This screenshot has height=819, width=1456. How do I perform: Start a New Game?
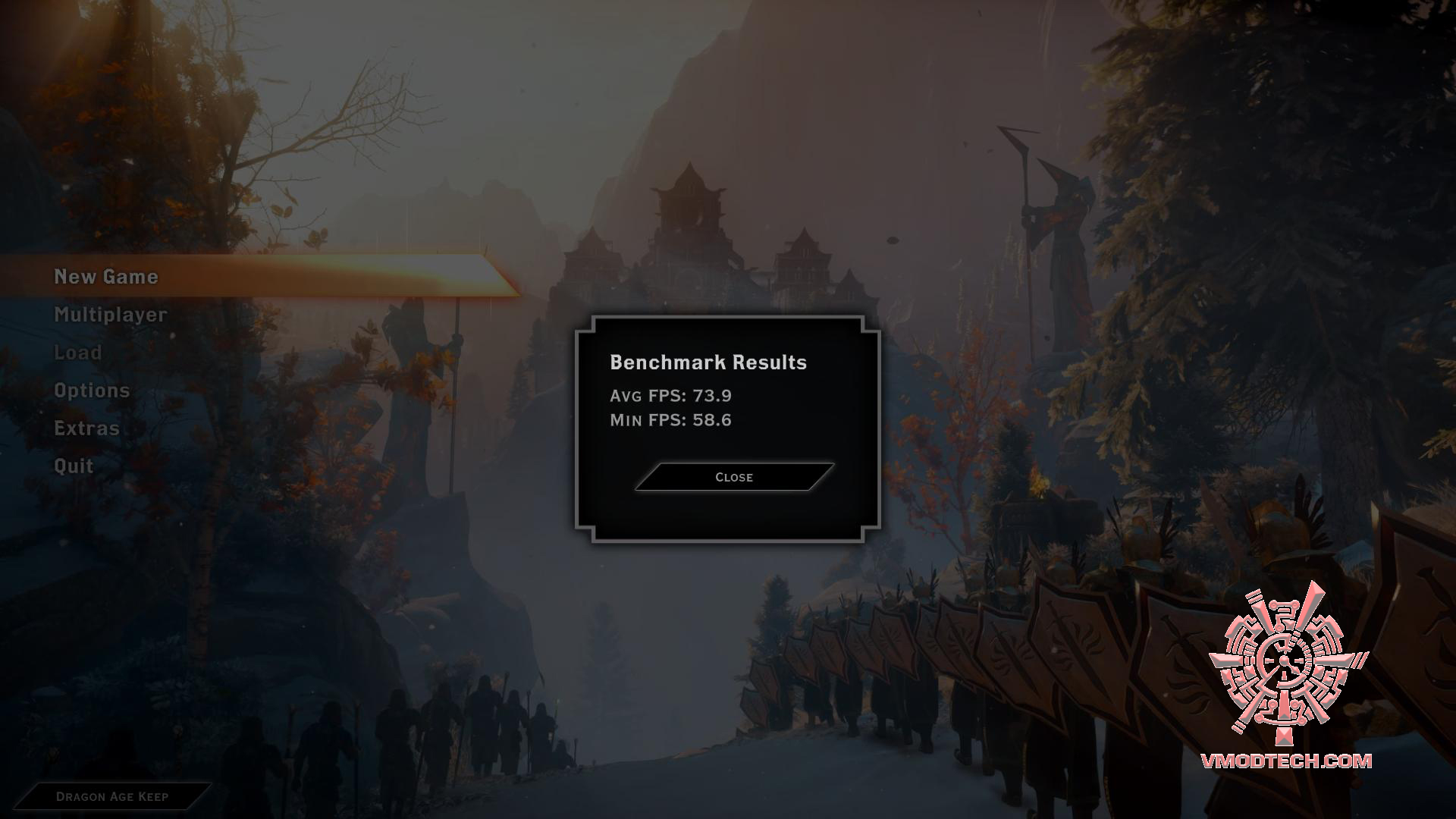coord(106,277)
